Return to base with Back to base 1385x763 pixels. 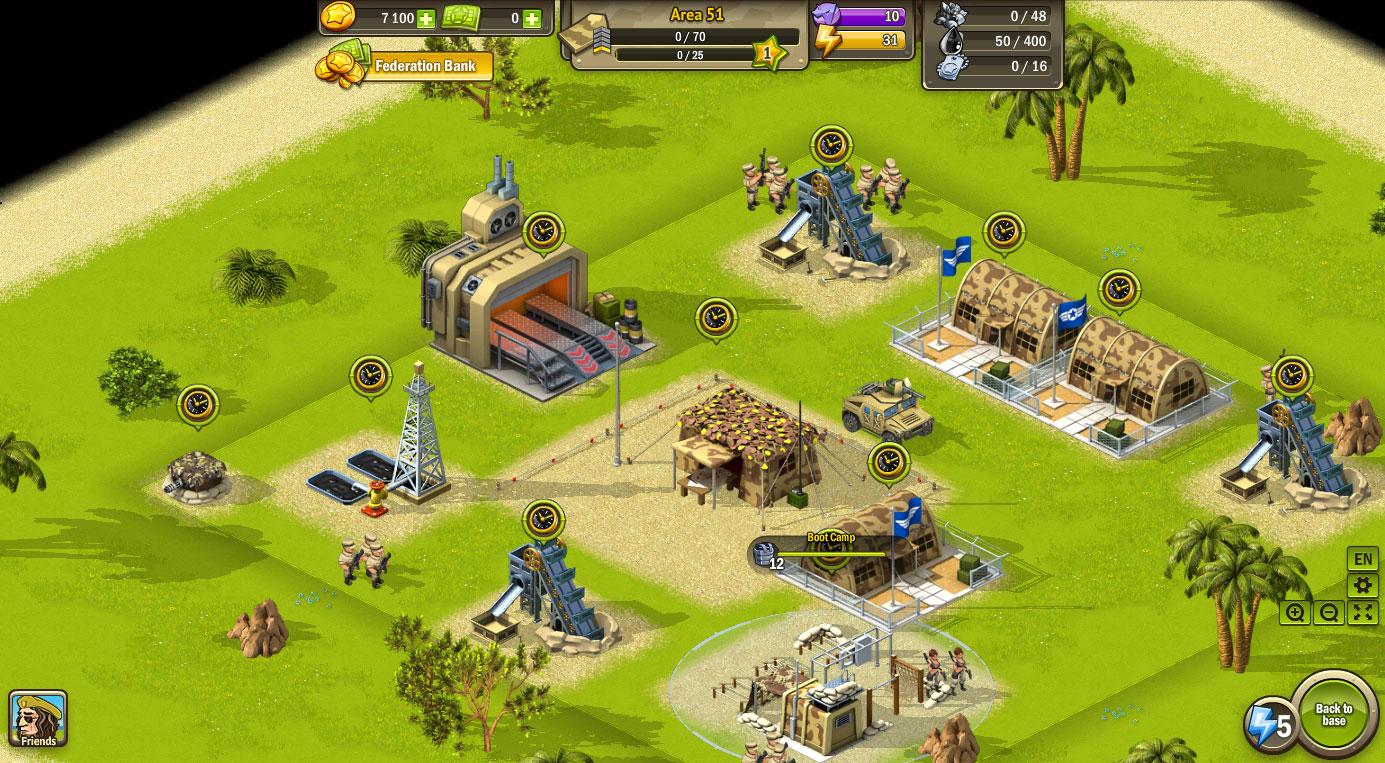(1334, 715)
